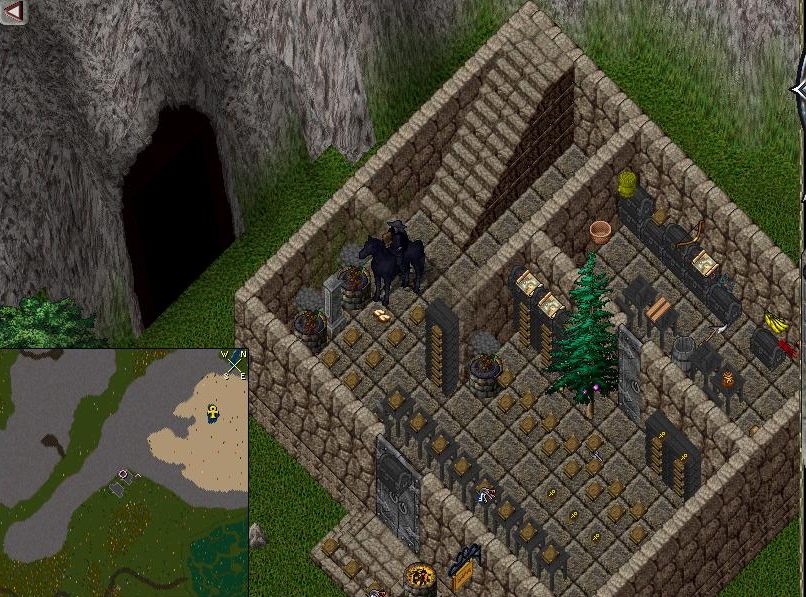Click the white arrow on the right edge
Image resolution: width=806 pixels, height=597 pixels.
[x=799, y=91]
